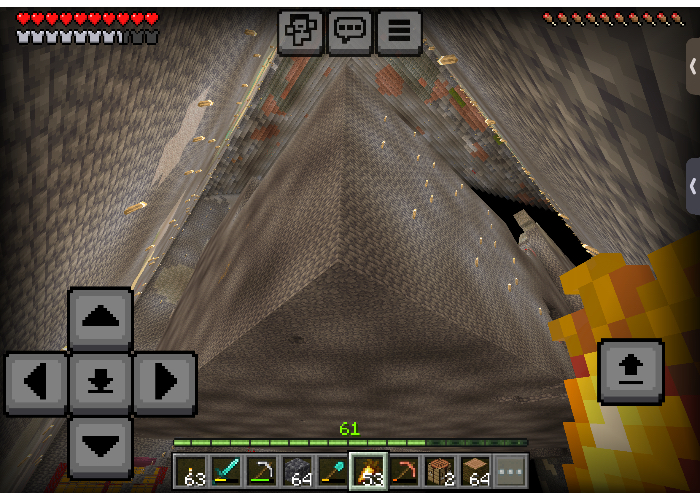
Task: Select the crafting table hotbar slot
Action: (440, 471)
